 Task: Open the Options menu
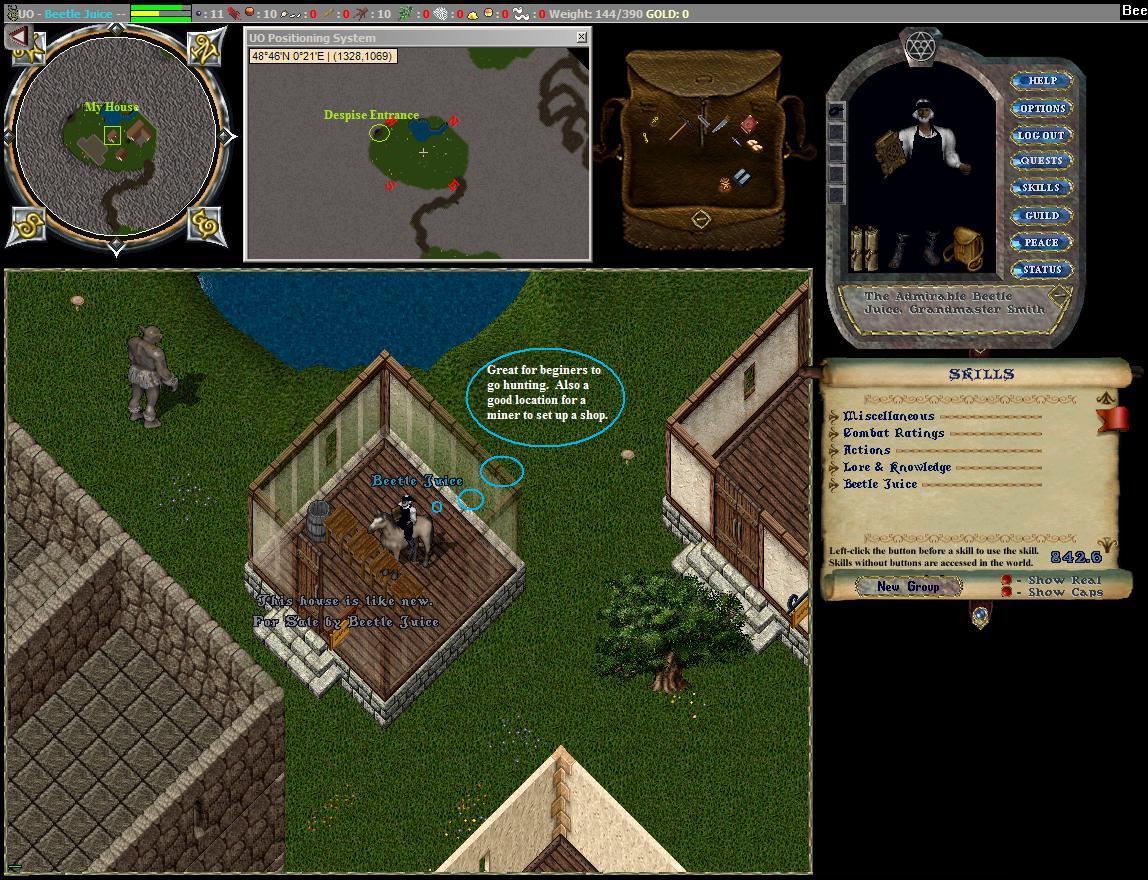click(x=1041, y=108)
